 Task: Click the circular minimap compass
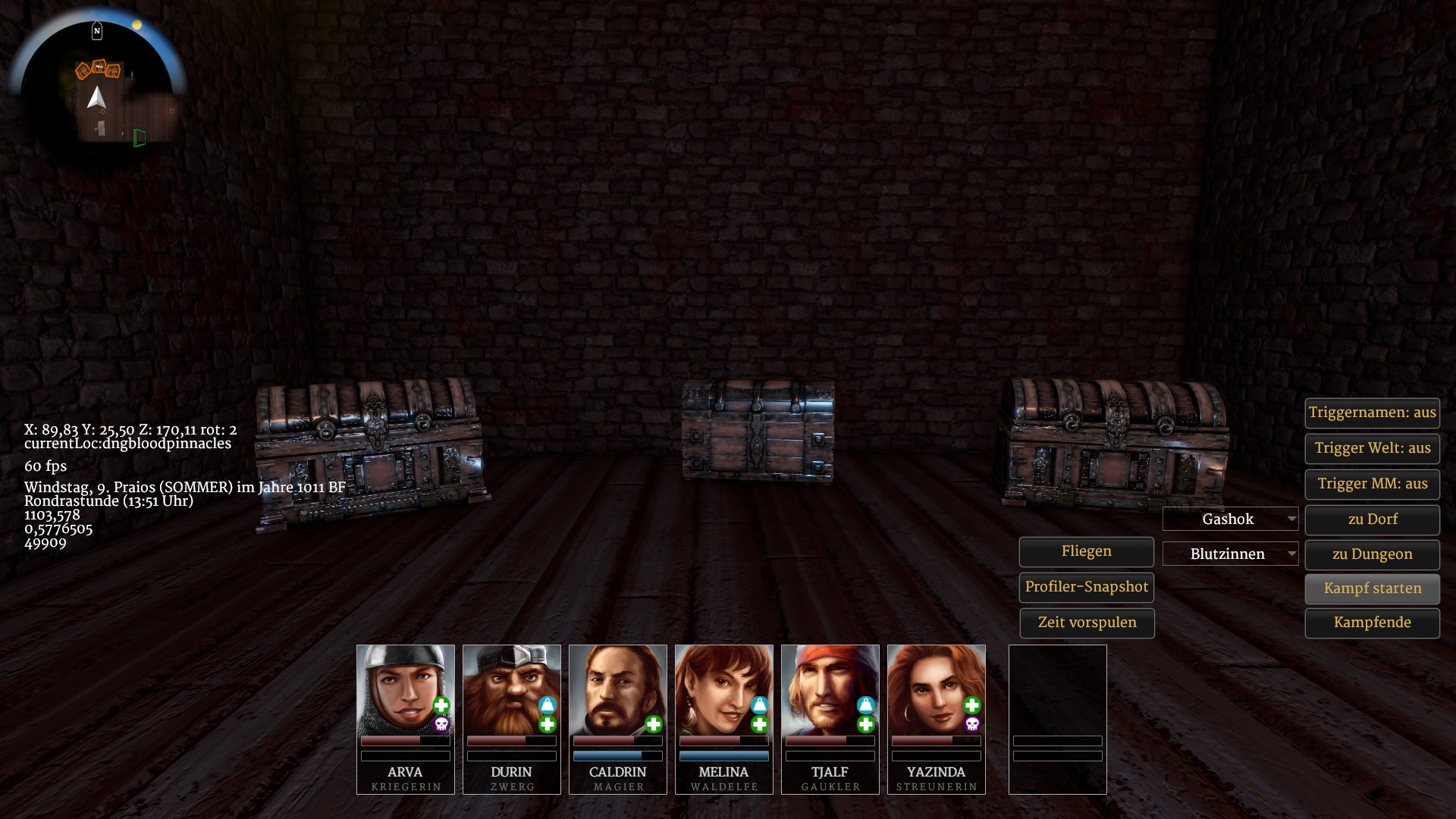click(x=97, y=89)
